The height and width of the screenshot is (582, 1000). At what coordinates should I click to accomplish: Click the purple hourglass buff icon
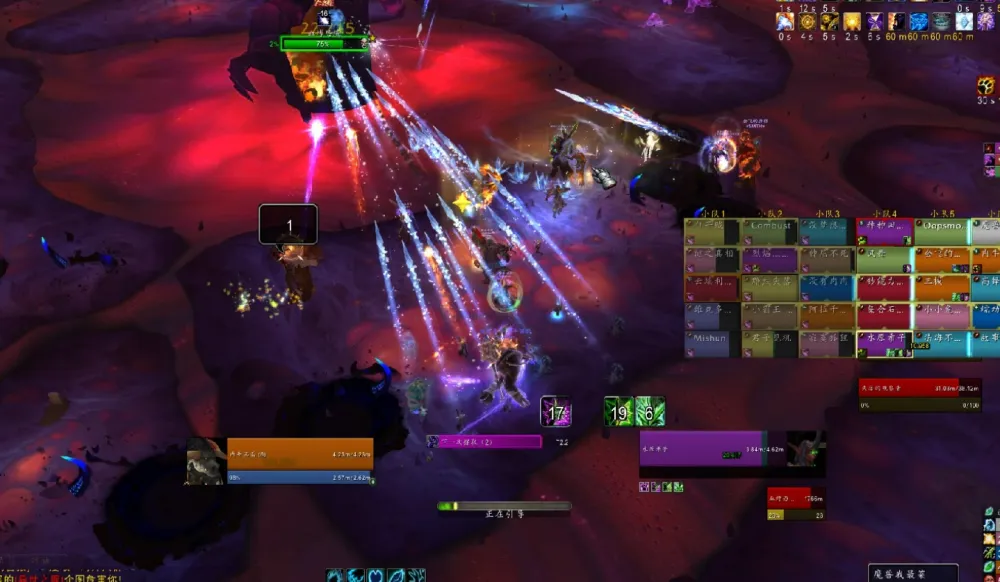point(874,21)
